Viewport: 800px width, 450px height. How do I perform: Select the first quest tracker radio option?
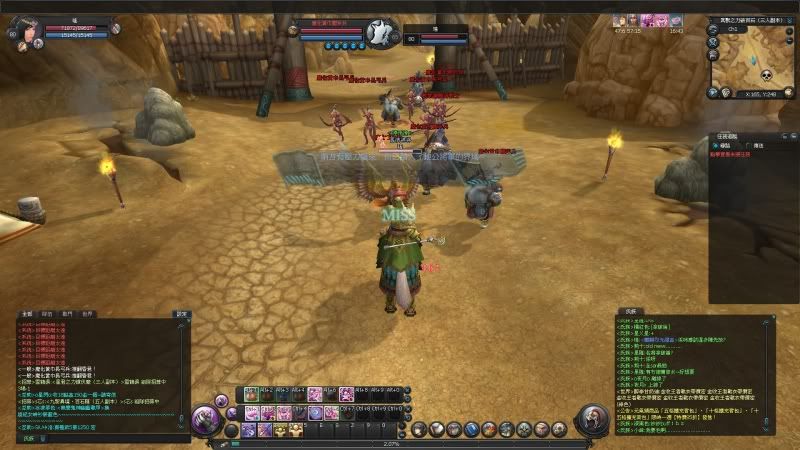716,146
